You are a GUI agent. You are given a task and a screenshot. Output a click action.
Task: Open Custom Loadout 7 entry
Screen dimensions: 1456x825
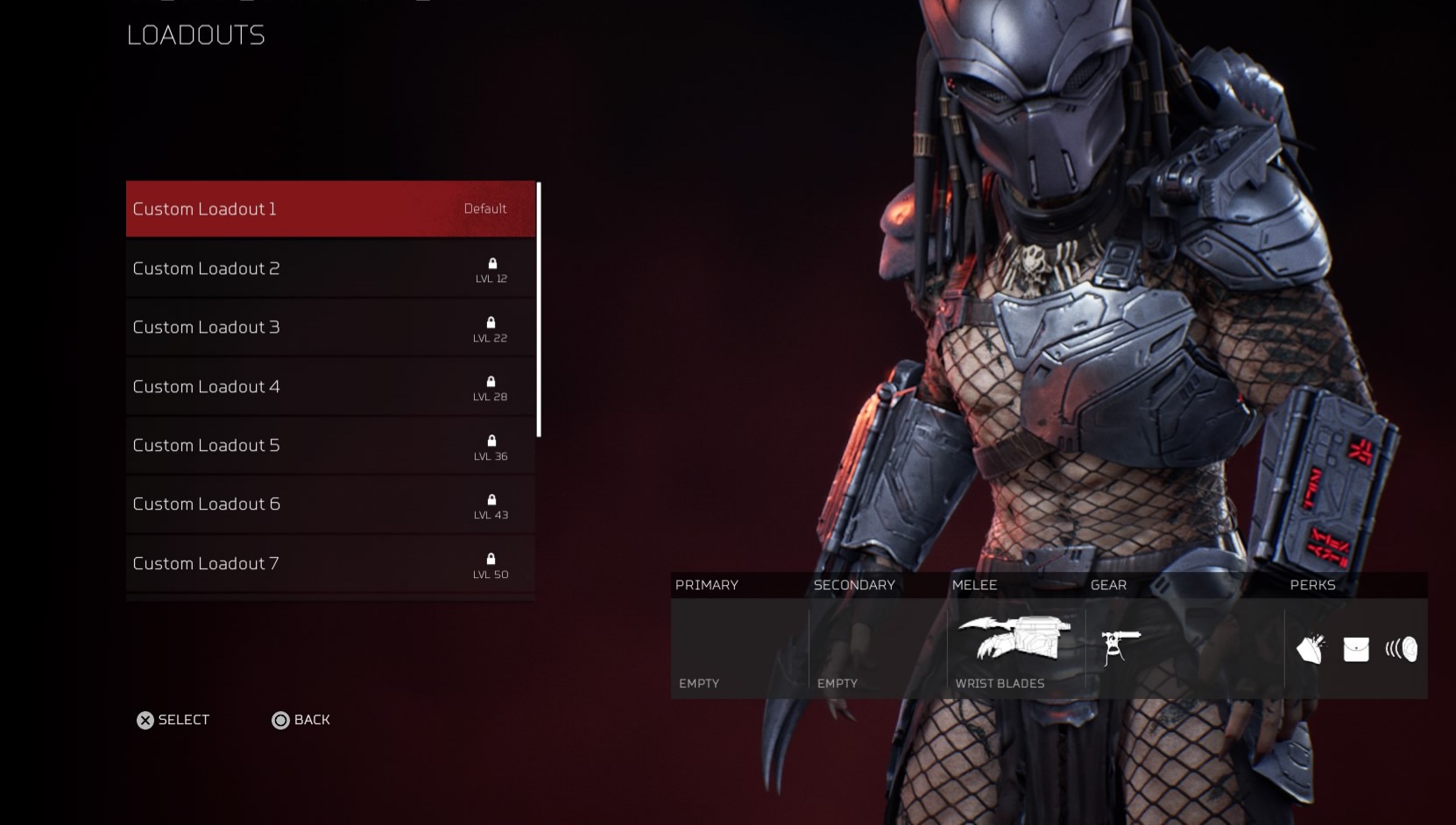point(330,563)
